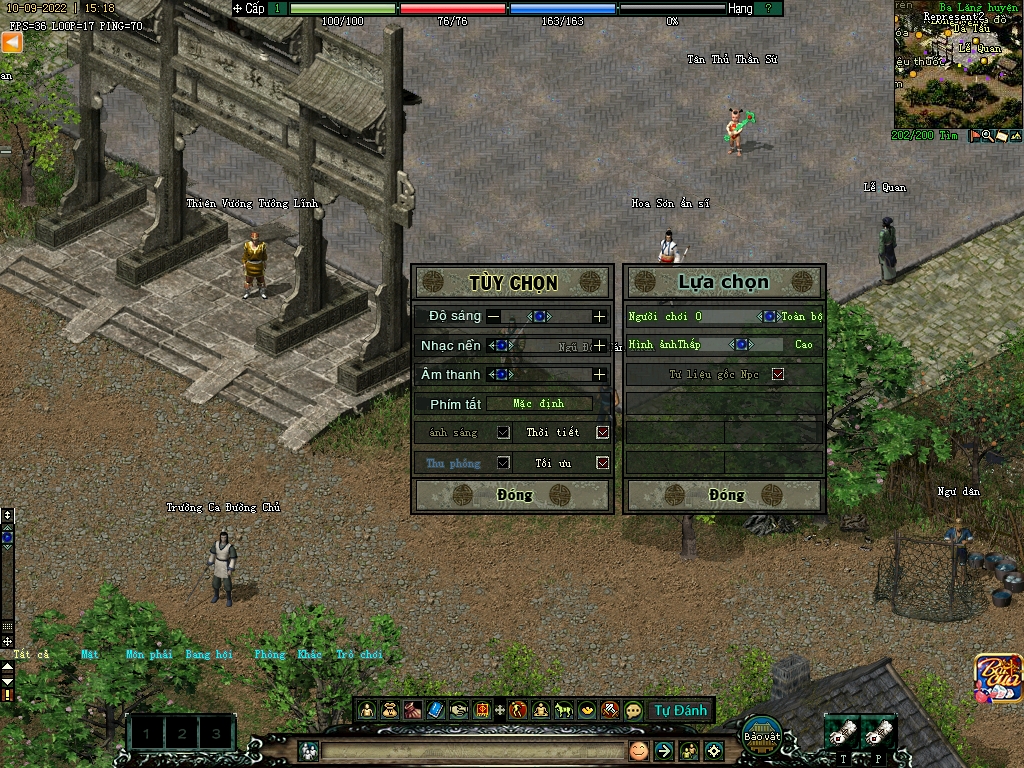Click the Nhạc nền music volume slider knob

(501, 345)
